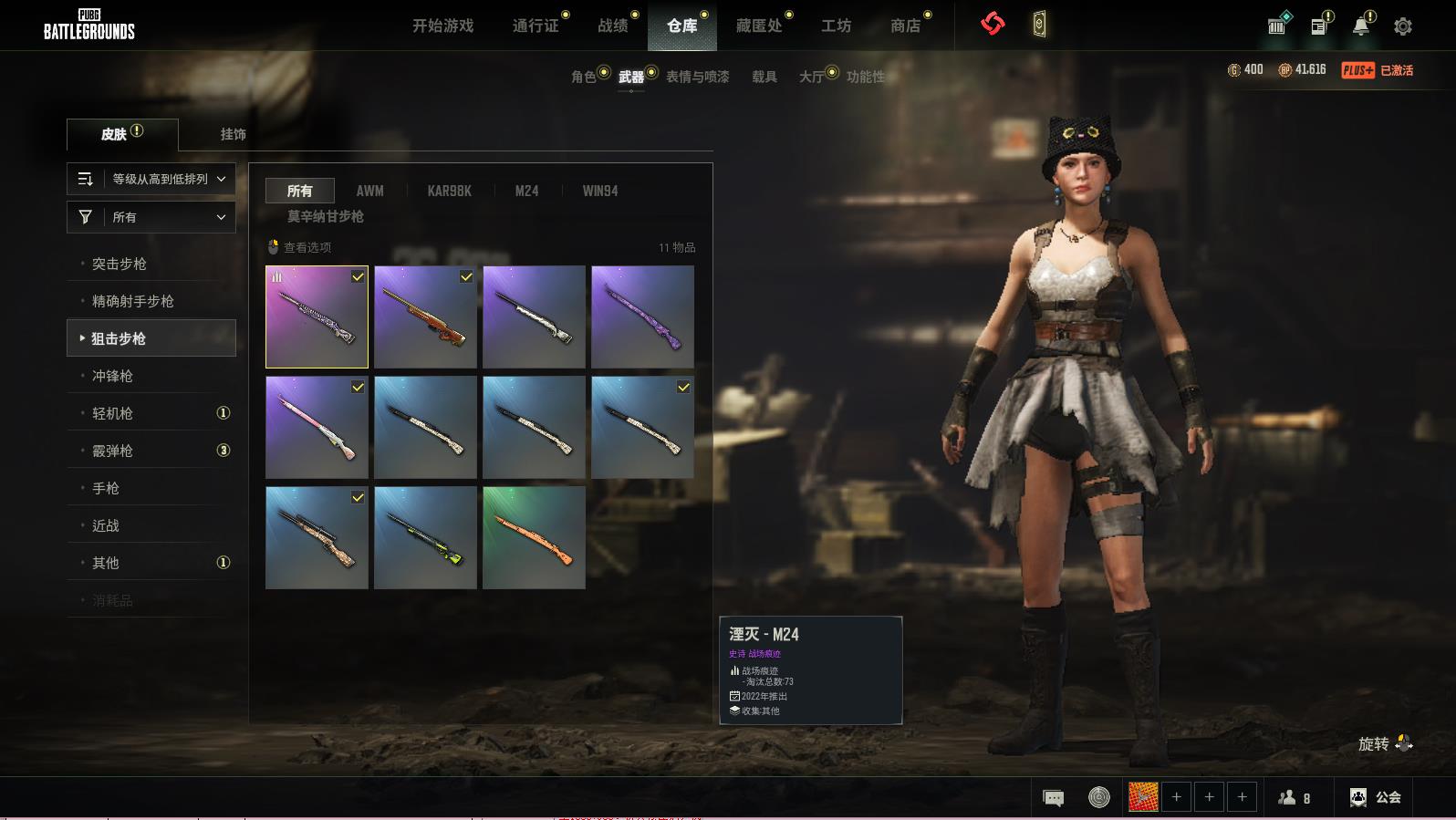Select the orange rifle skin tile
This screenshot has height=820, width=1456.
[x=534, y=537]
